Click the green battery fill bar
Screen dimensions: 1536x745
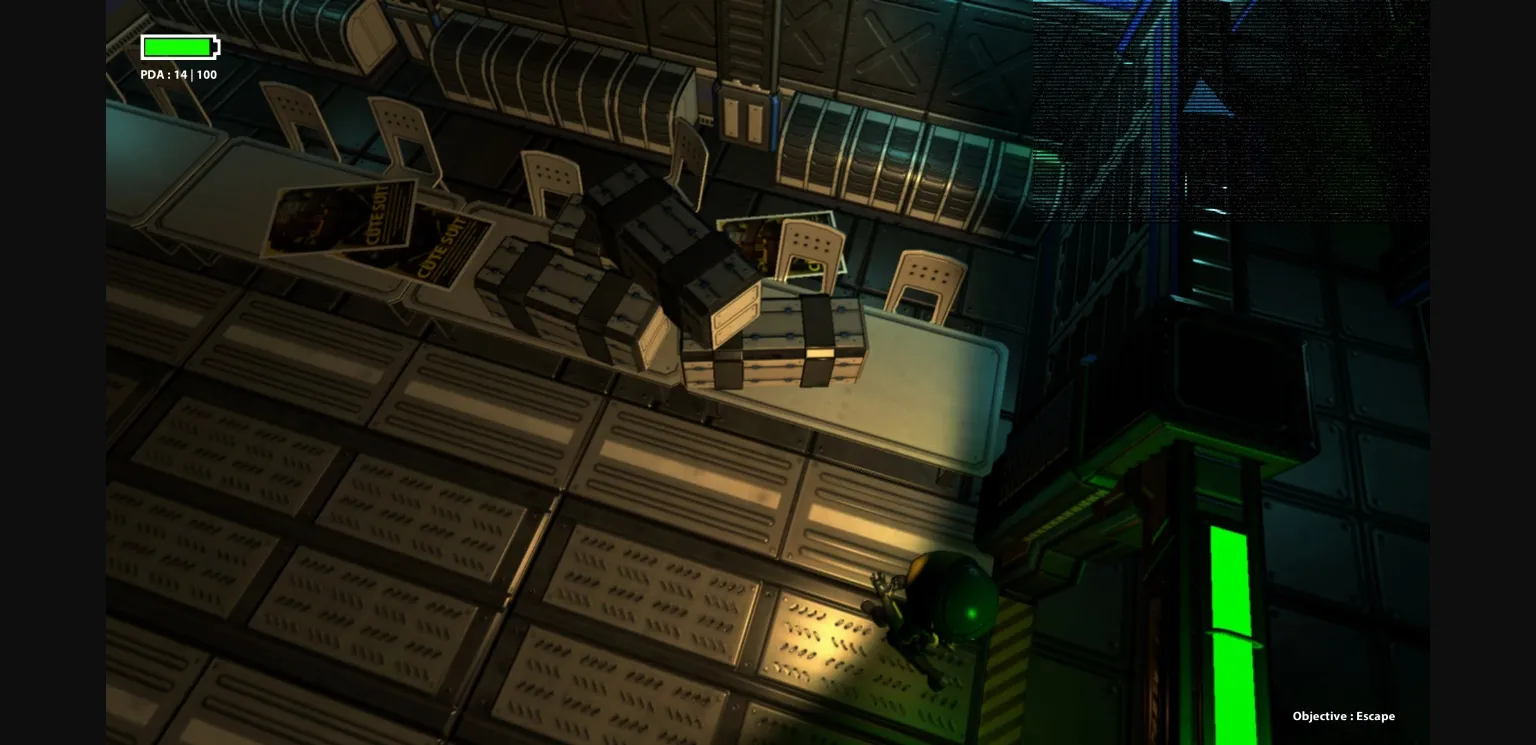[178, 46]
